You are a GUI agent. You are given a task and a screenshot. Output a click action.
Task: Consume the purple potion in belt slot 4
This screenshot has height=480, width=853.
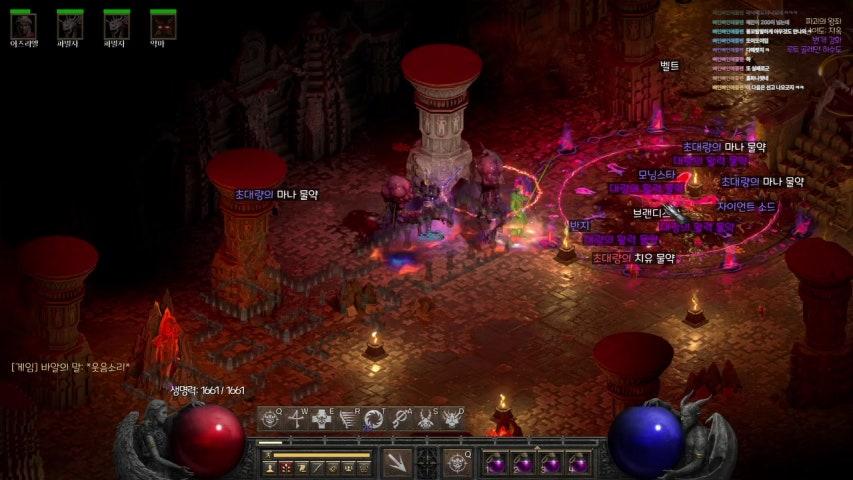(577, 464)
